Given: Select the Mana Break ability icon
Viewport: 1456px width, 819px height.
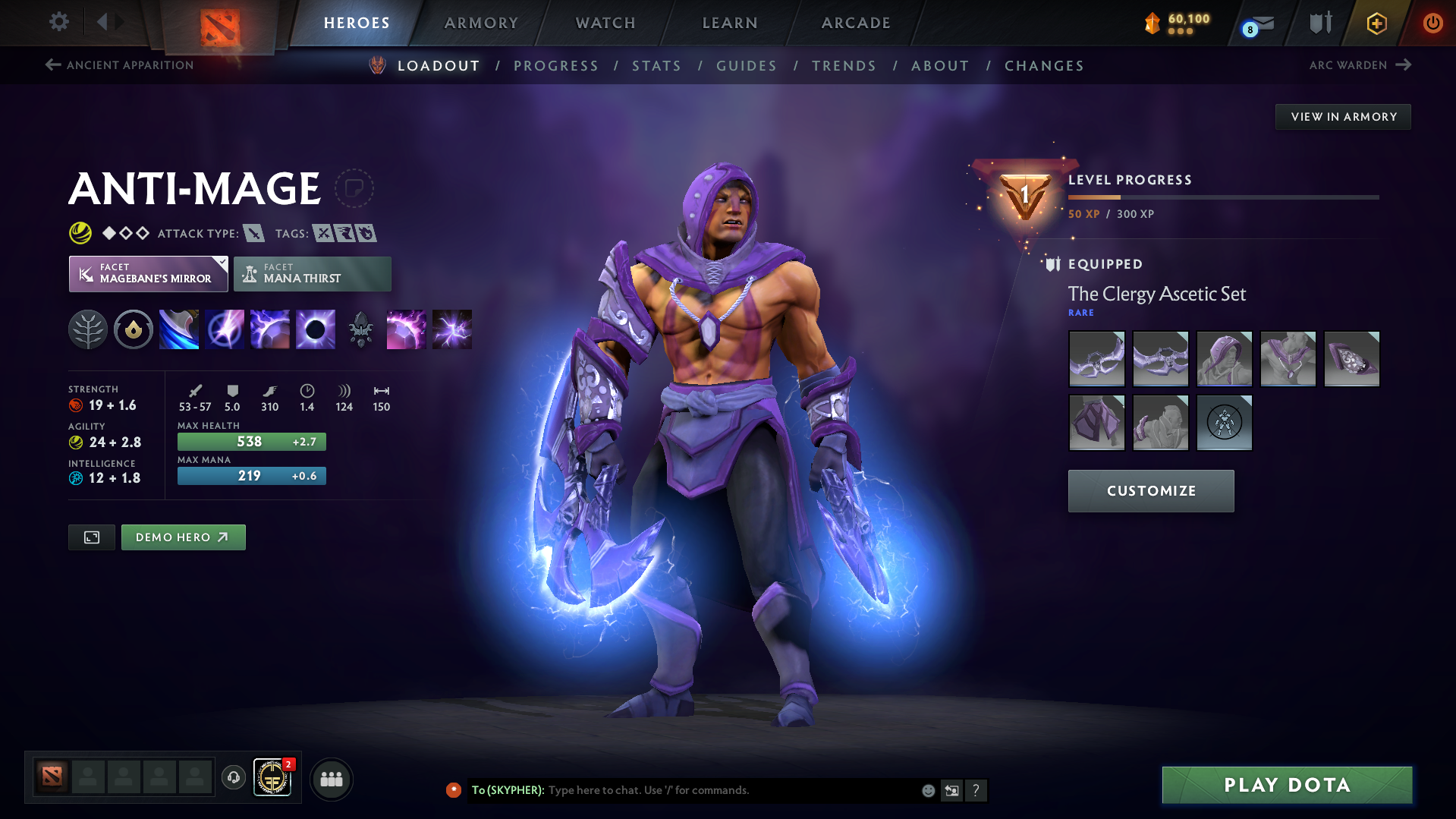Looking at the screenshot, I should [178, 329].
